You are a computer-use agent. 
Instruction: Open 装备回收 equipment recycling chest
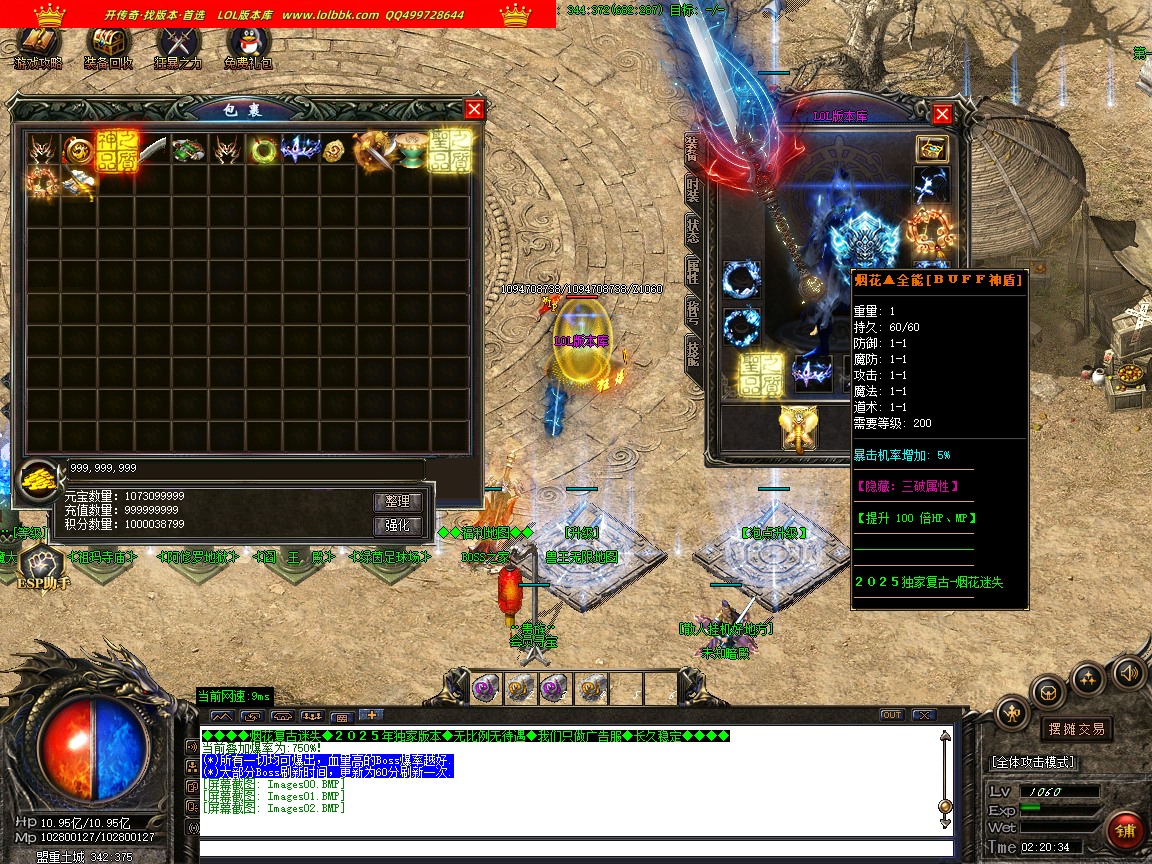(108, 45)
